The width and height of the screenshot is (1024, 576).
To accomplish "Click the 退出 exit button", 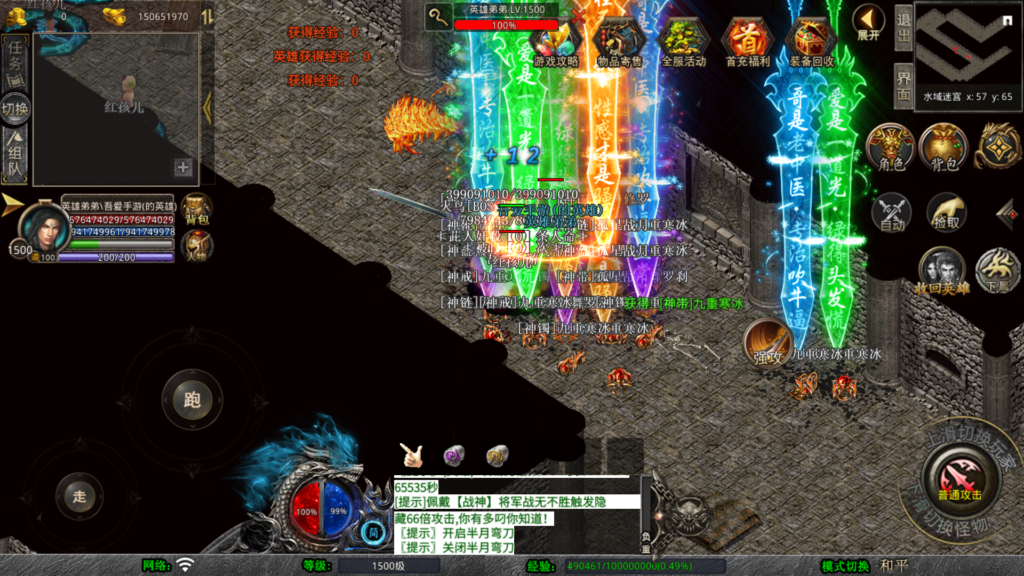I will tap(903, 27).
